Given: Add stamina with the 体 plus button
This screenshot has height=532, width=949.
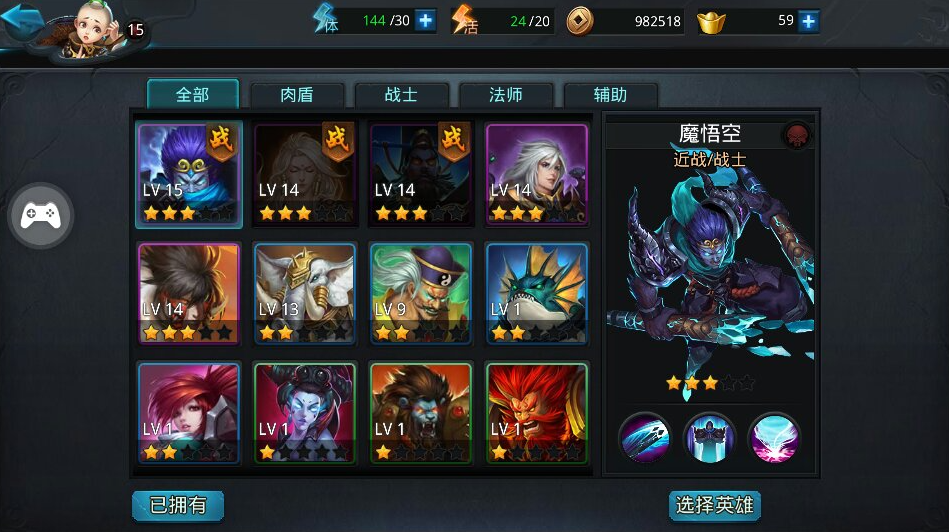Looking at the screenshot, I should [x=425, y=20].
